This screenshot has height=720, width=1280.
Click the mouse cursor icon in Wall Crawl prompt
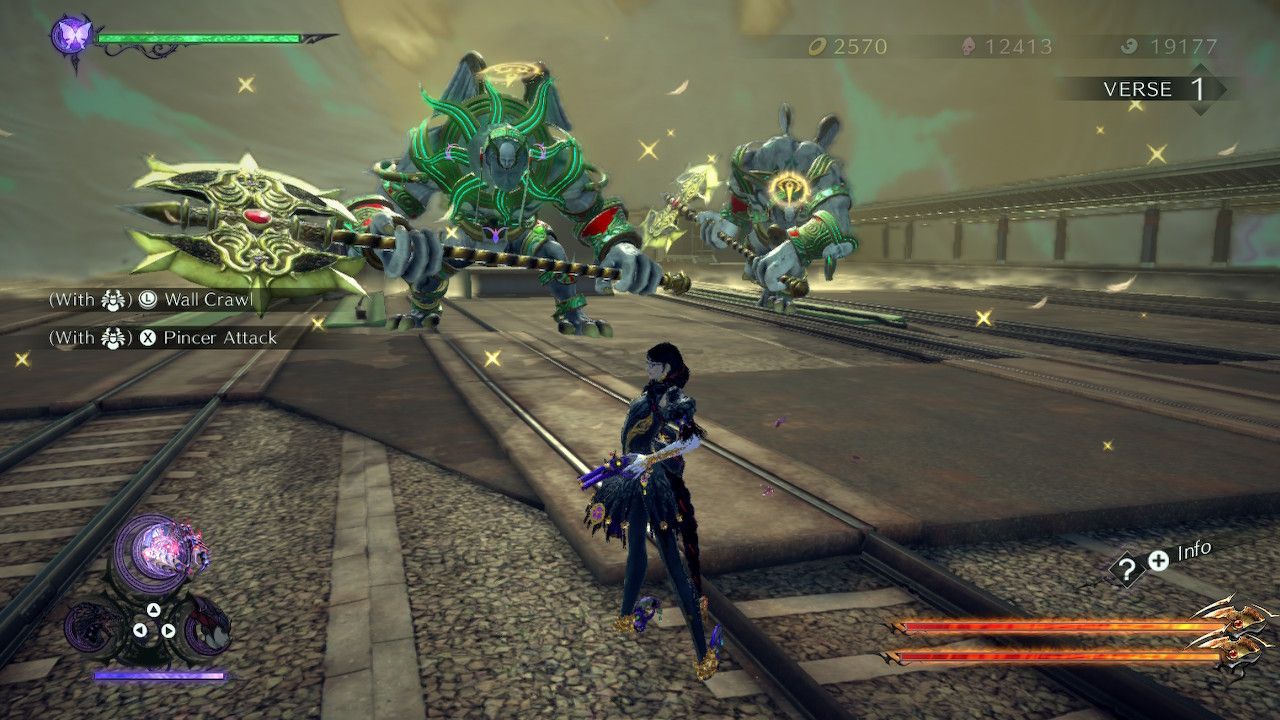112,300
